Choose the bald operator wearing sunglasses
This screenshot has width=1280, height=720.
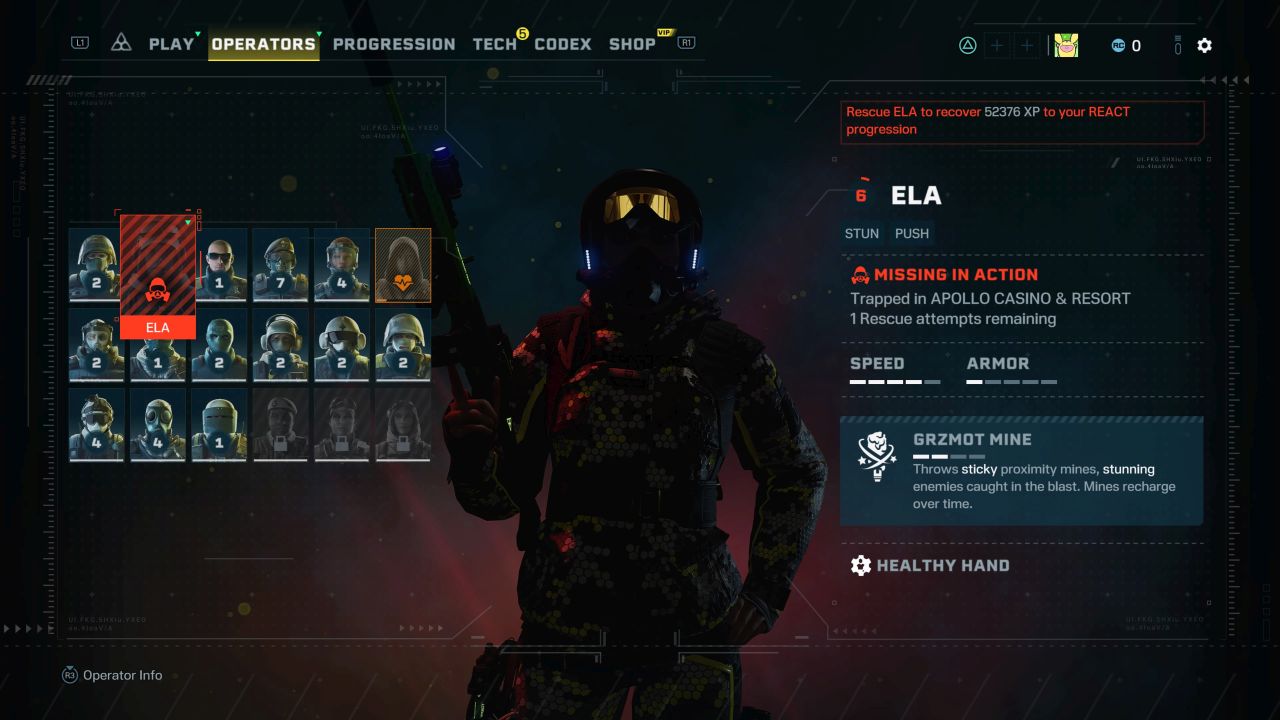219,264
